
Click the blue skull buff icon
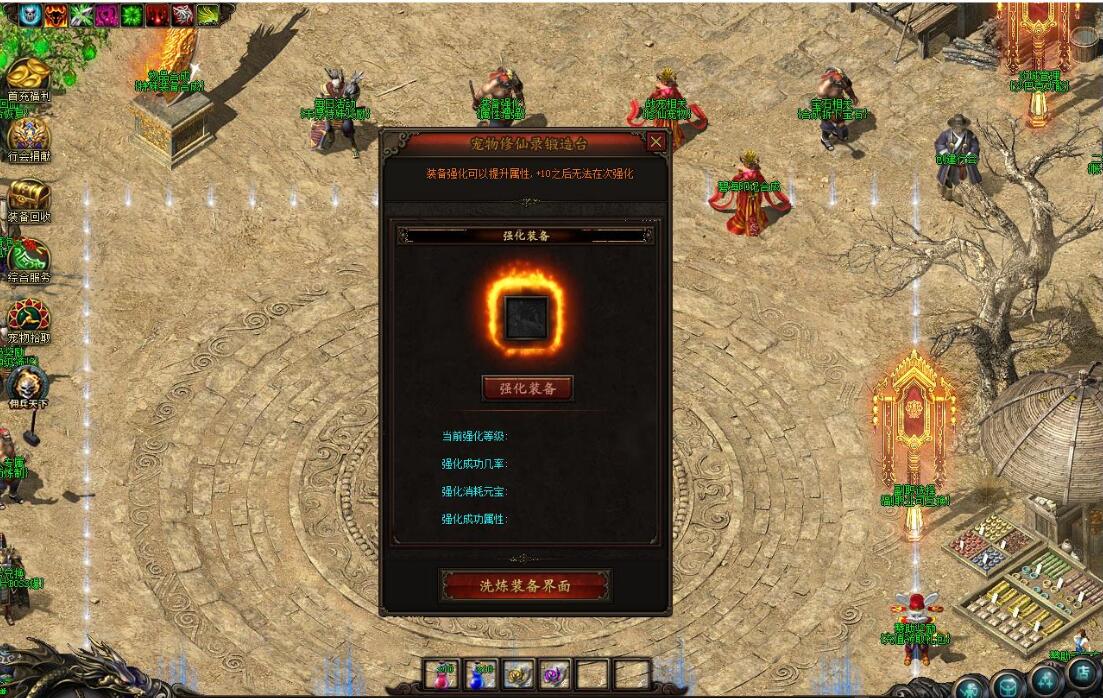30,14
